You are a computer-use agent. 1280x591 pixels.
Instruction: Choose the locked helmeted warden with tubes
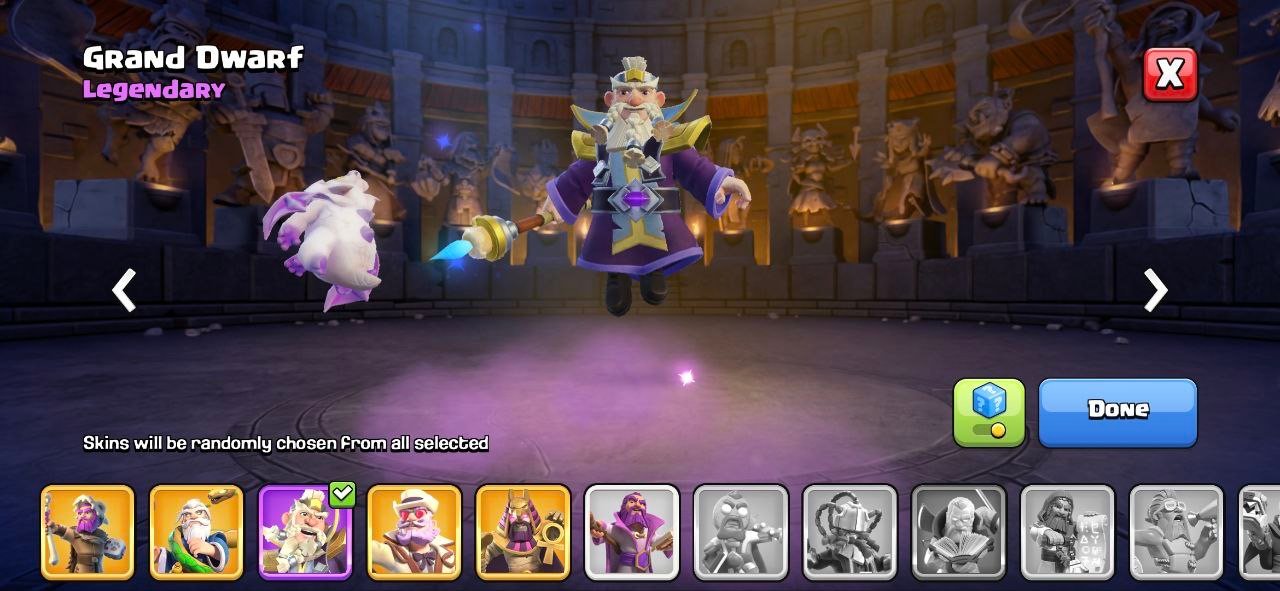[x=850, y=532]
